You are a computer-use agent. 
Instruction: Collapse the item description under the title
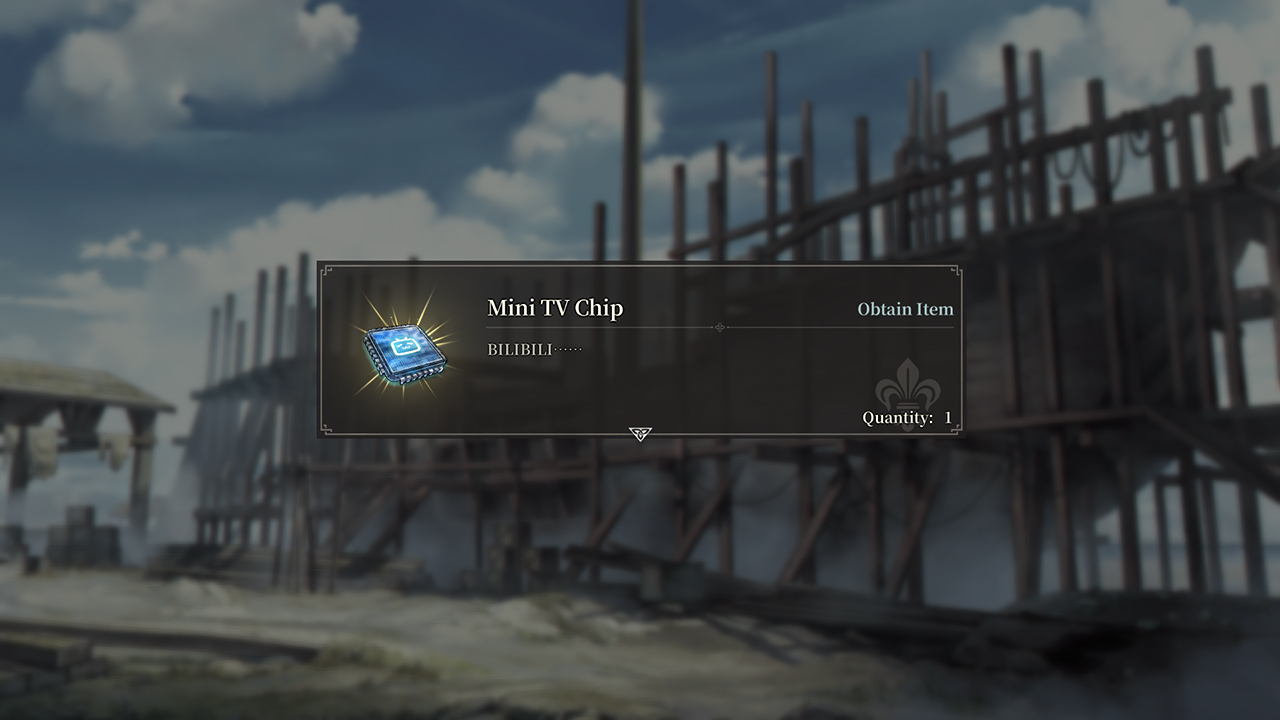pos(530,351)
